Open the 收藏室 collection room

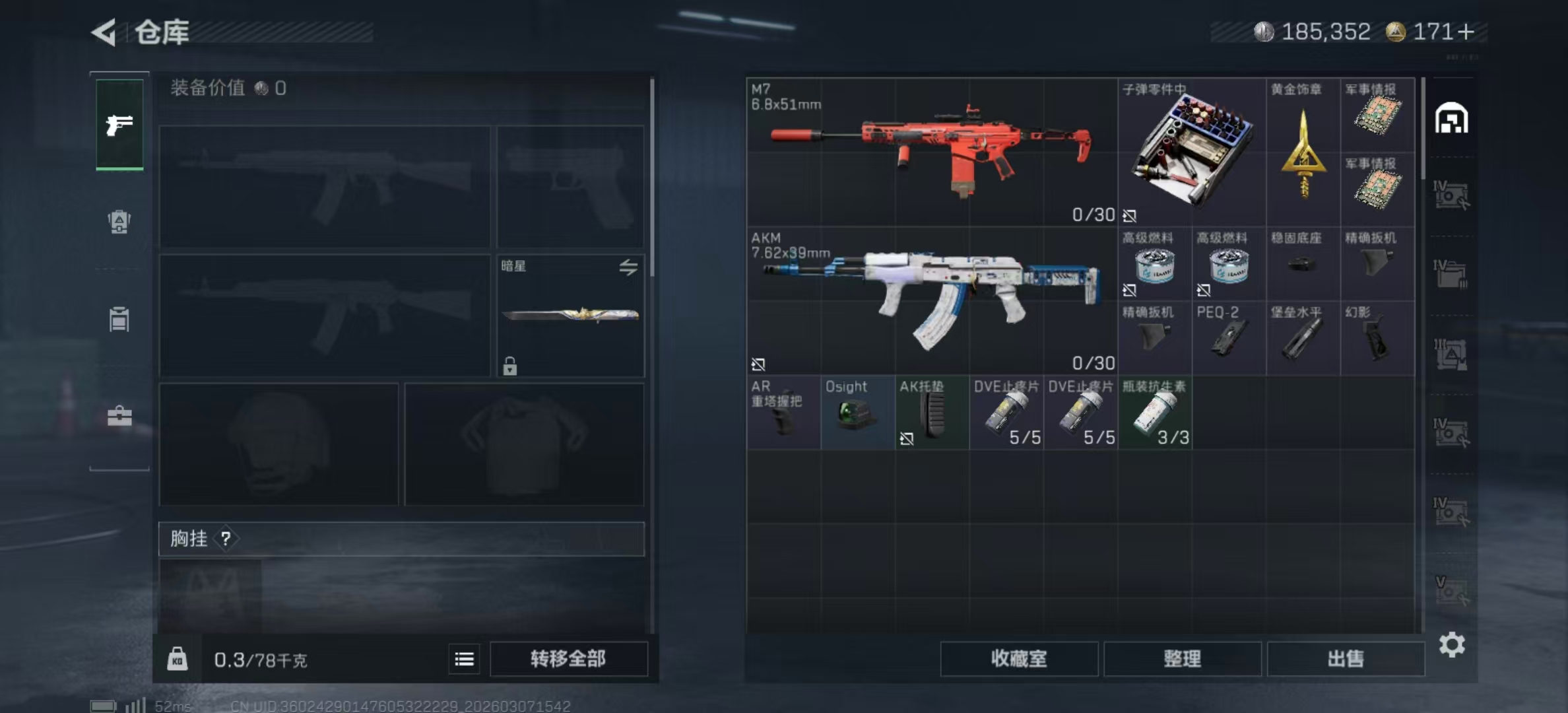[1018, 658]
